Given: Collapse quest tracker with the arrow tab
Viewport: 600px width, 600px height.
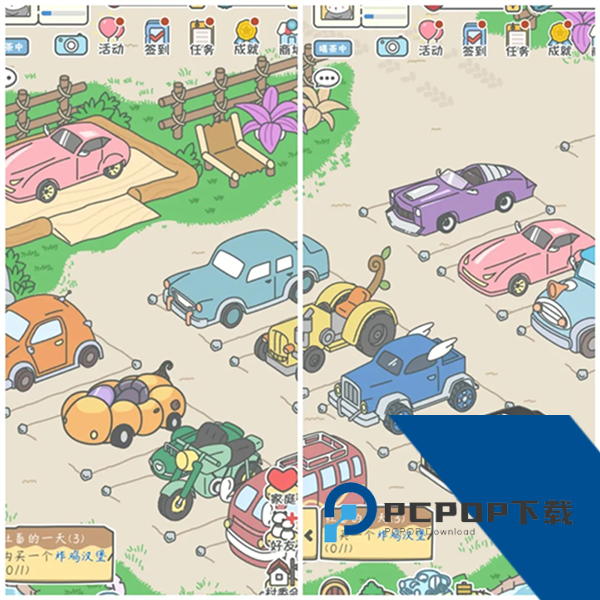Looking at the screenshot, I should (310, 535).
